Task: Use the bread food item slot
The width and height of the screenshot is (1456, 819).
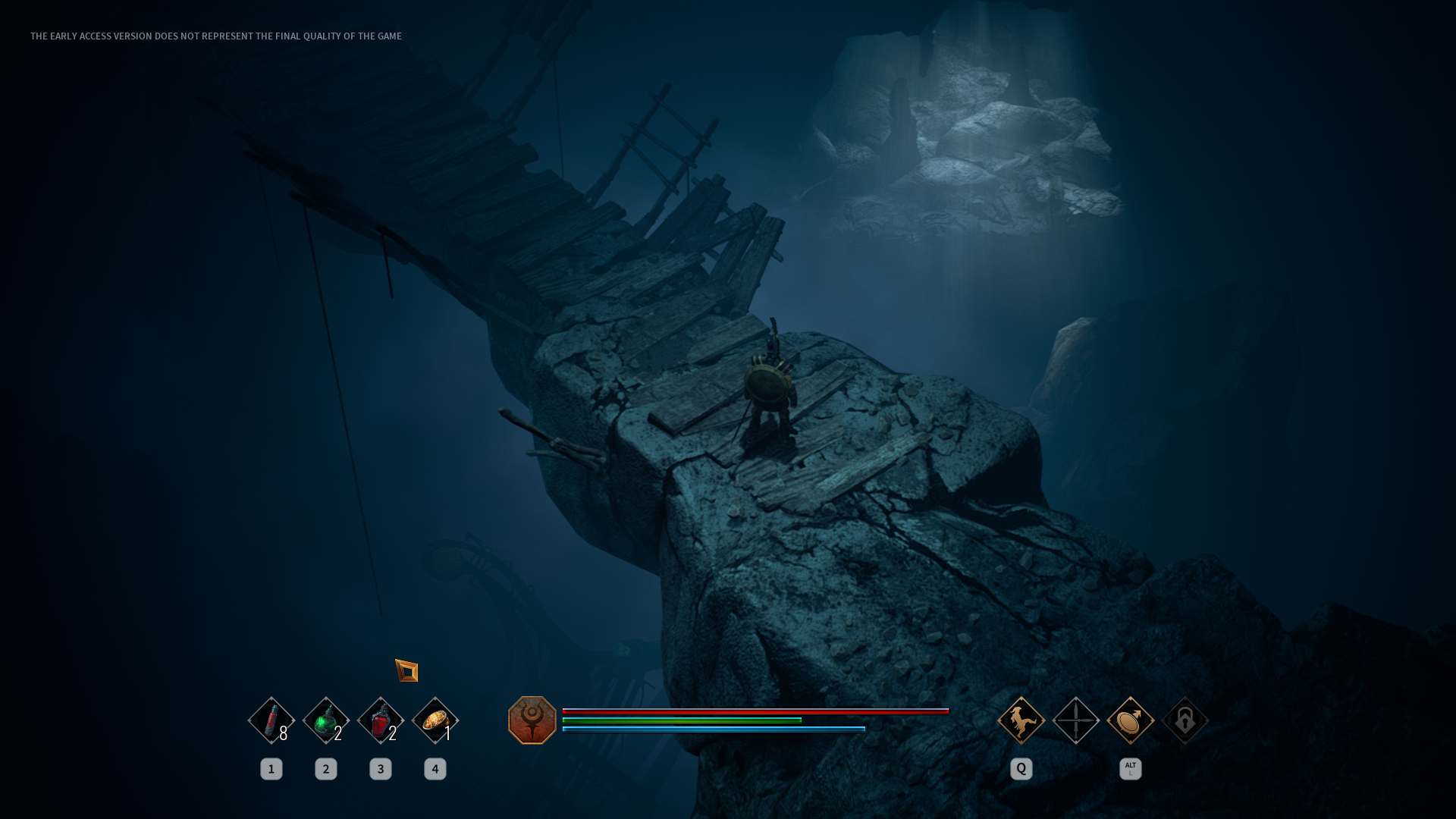Action: (x=435, y=720)
